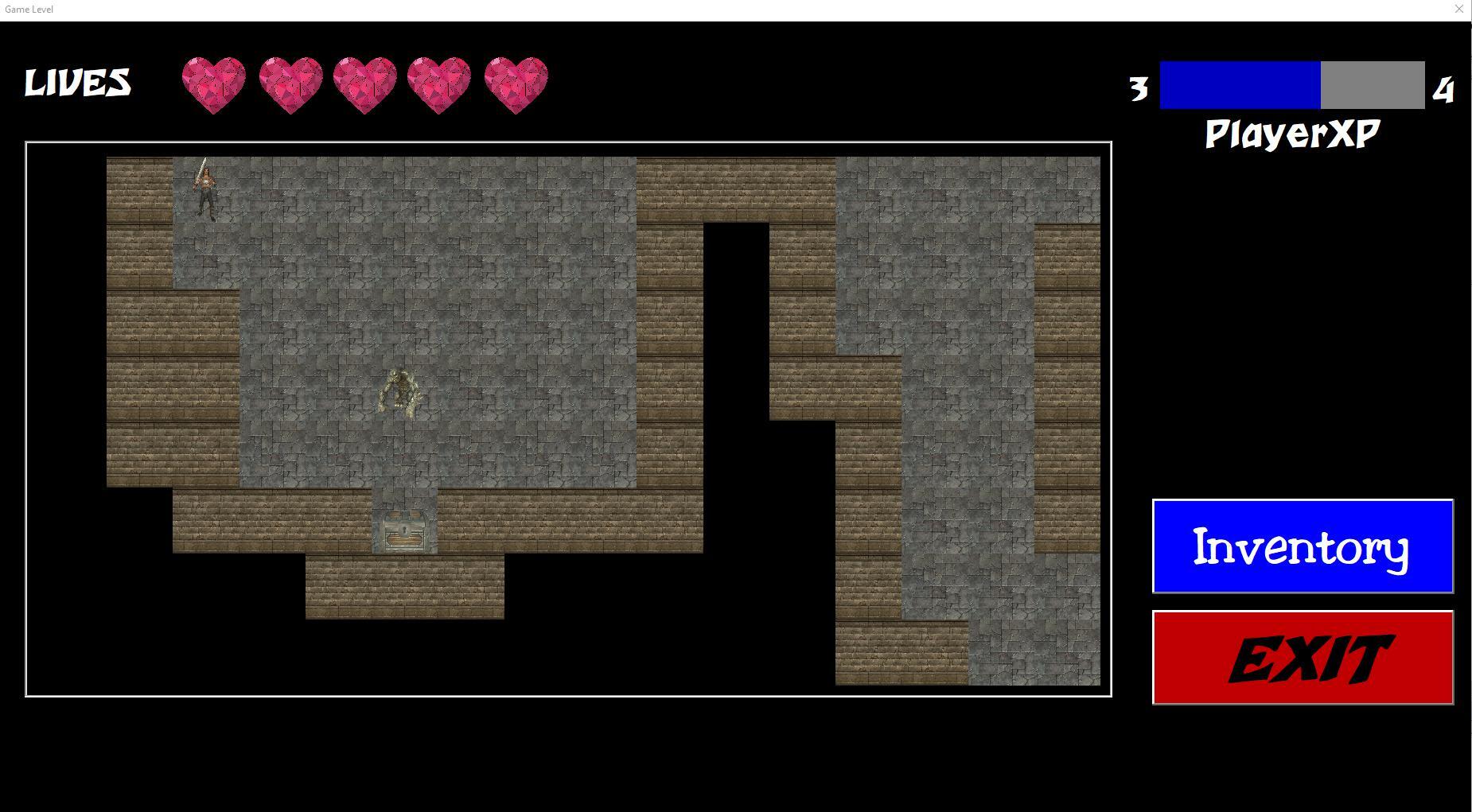Click the LIVES label
The image size is (1472, 812).
point(78,82)
